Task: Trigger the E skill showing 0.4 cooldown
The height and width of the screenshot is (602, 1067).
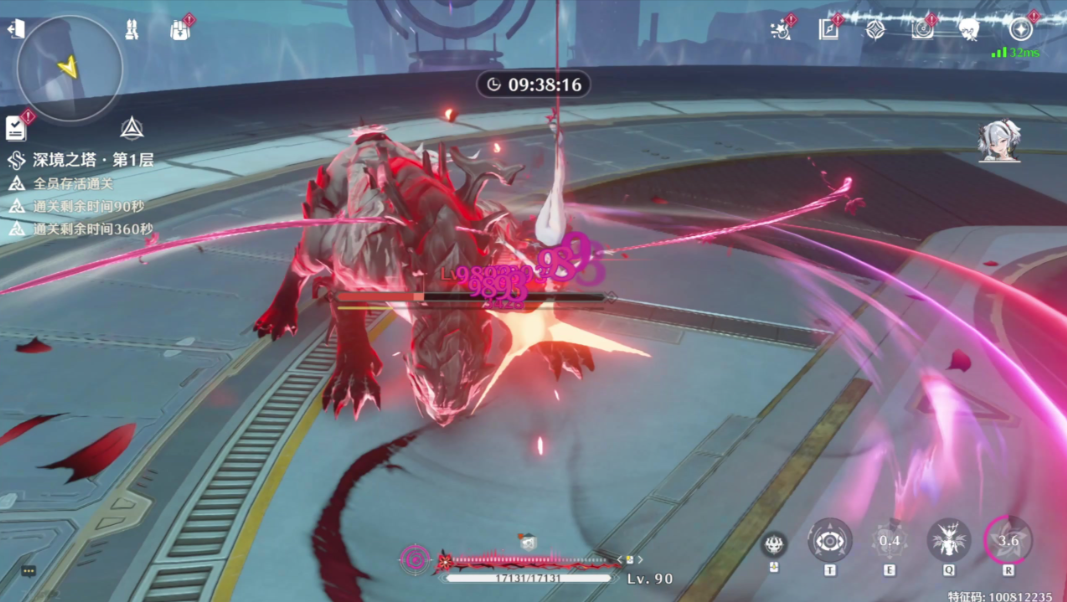Action: [x=889, y=541]
